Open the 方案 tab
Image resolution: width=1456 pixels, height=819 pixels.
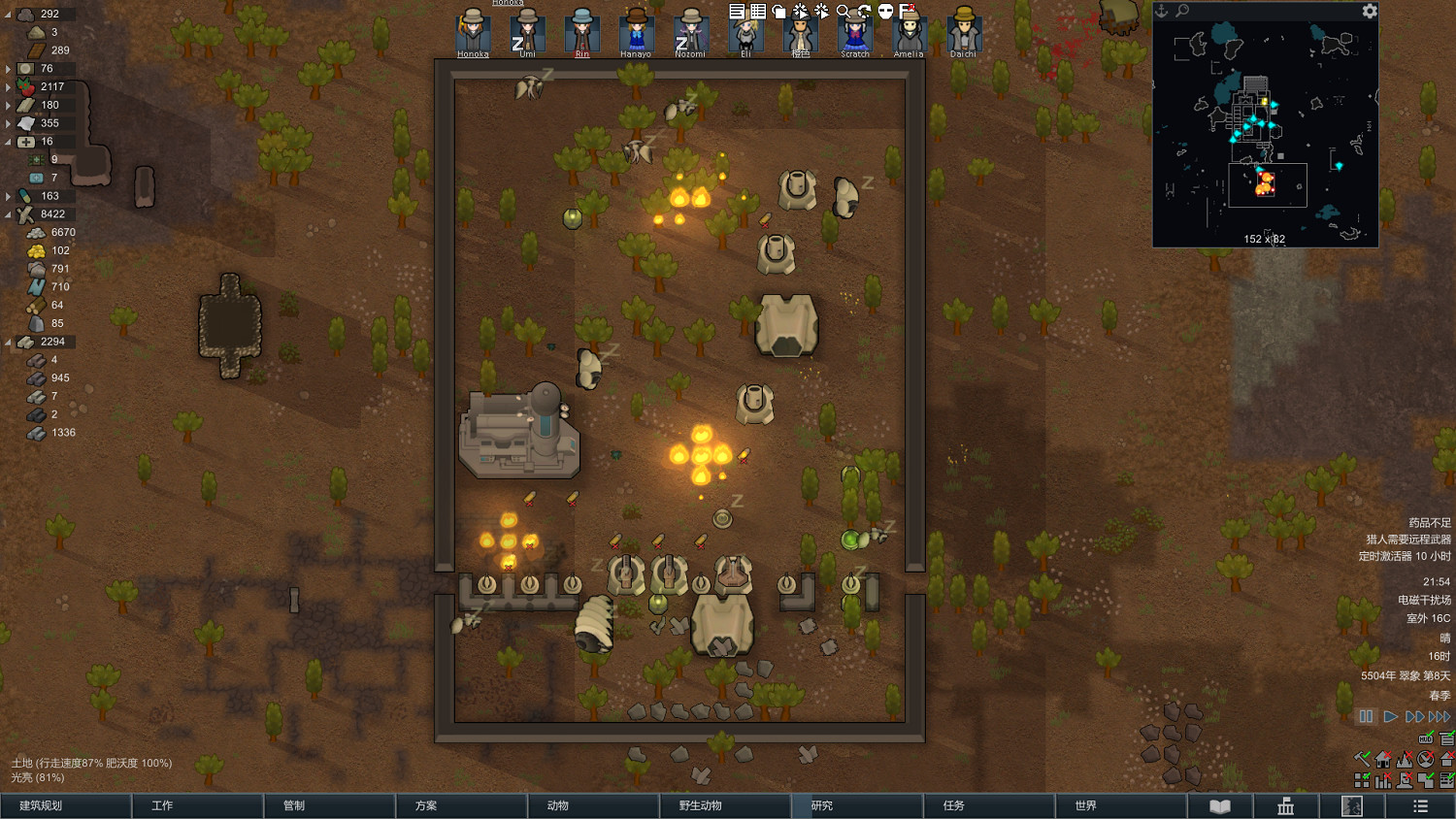click(461, 805)
